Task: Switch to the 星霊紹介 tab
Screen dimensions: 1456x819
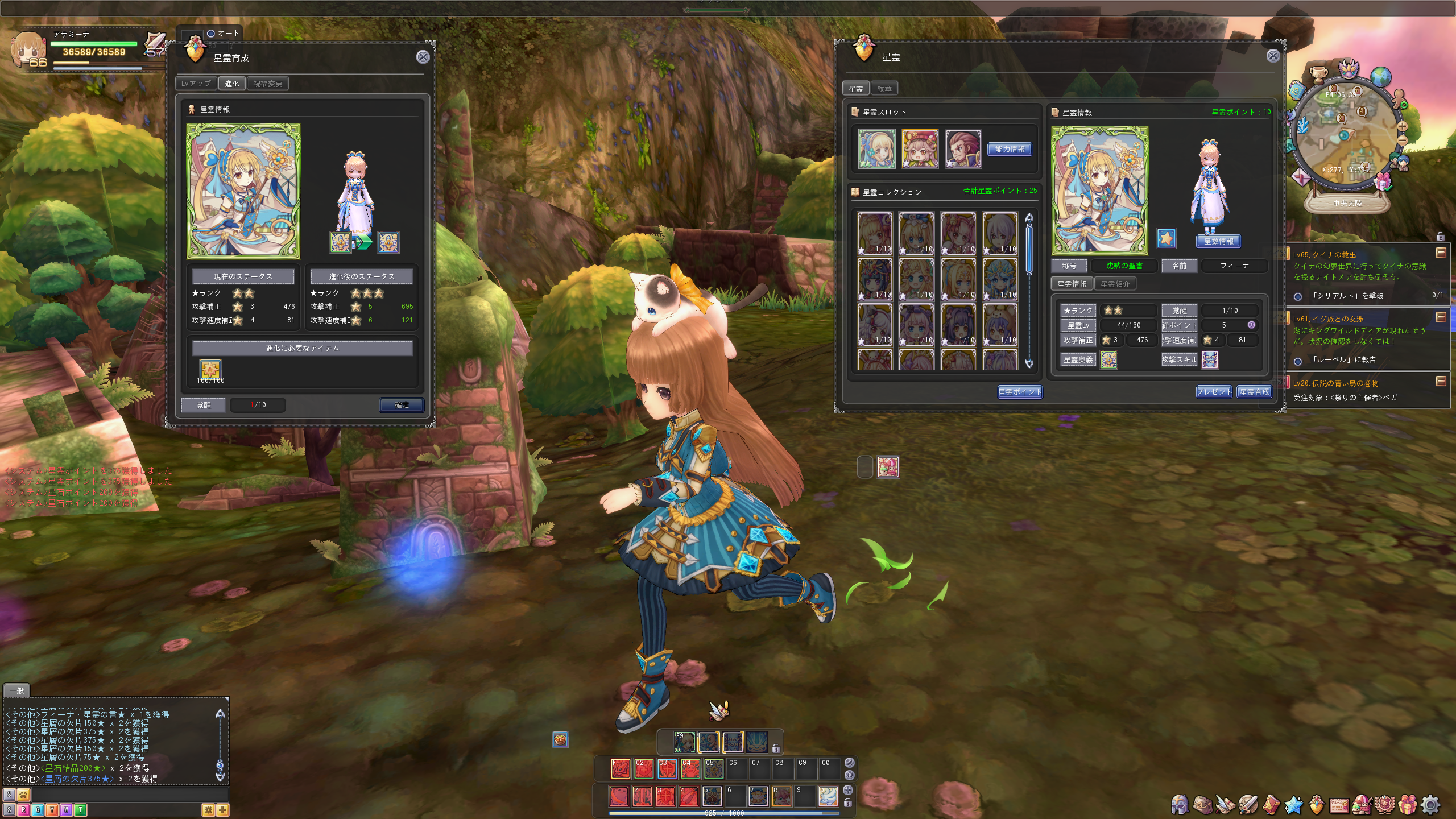Action: [x=1114, y=284]
